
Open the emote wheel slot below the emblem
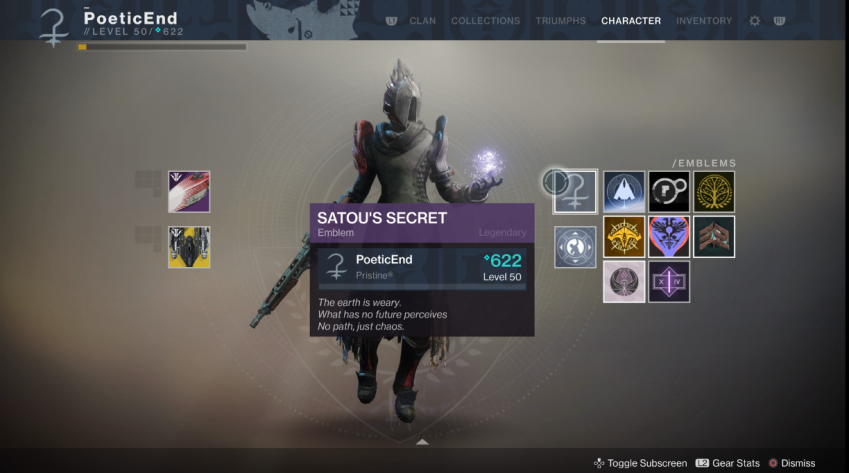point(576,246)
